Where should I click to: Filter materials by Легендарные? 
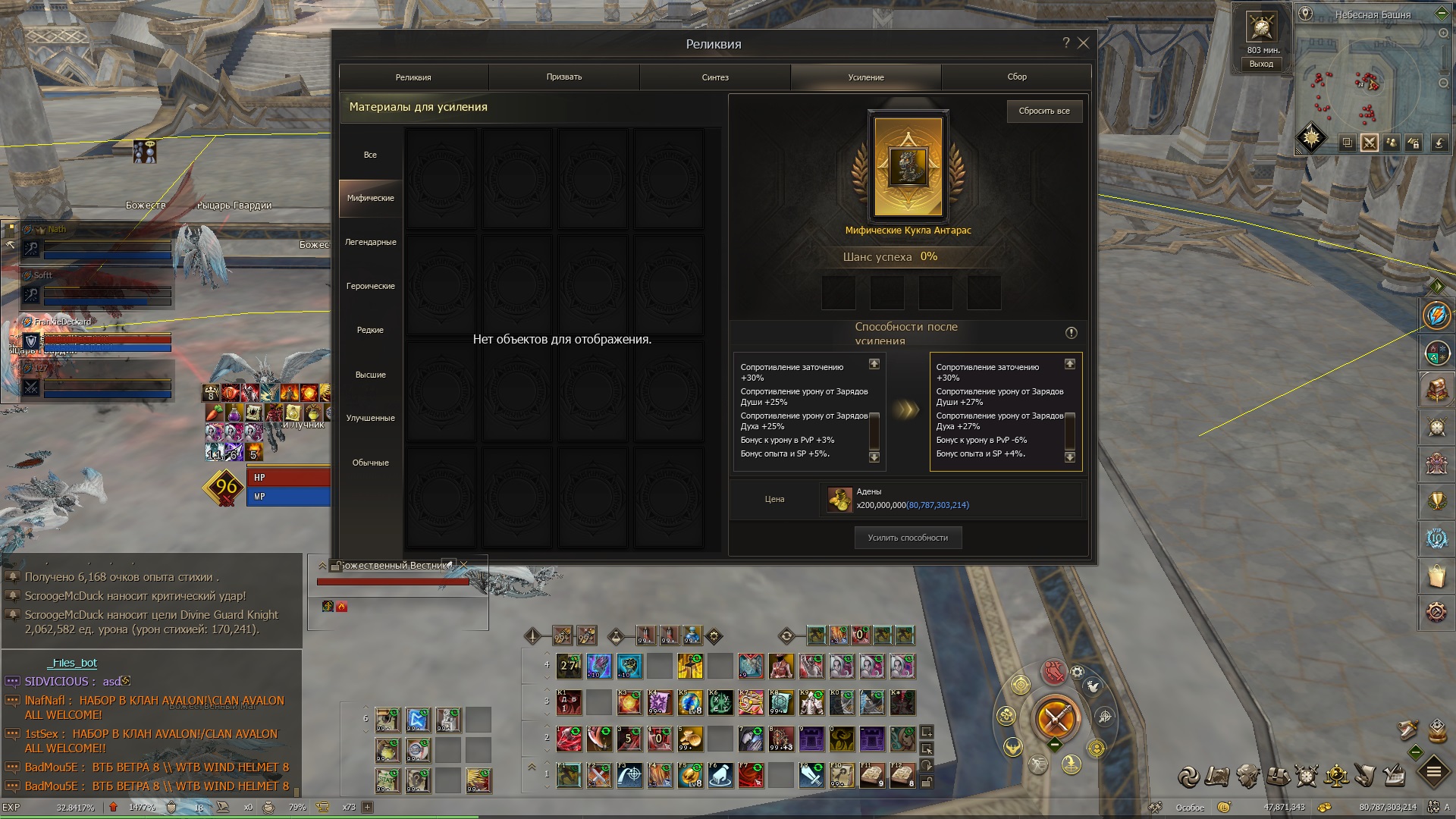tap(371, 243)
